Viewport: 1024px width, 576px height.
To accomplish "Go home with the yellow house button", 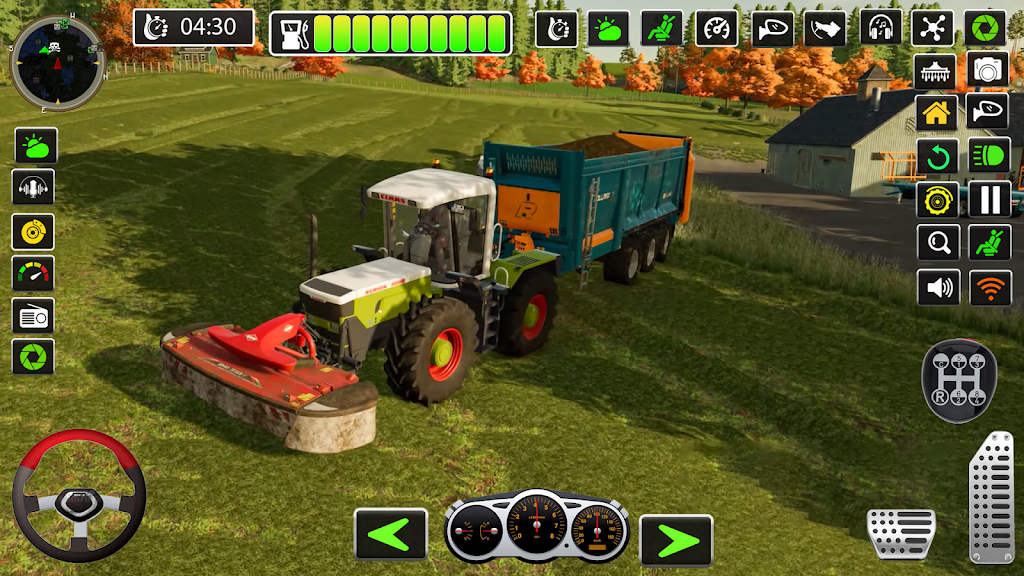I will click(937, 113).
